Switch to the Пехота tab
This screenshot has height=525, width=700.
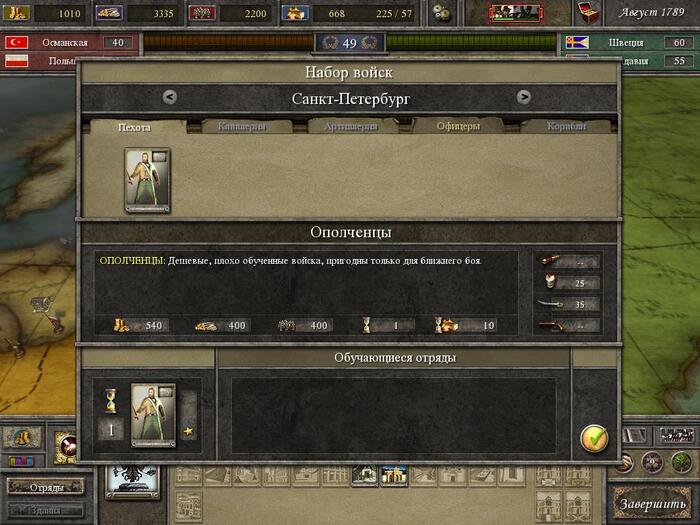coord(134,127)
